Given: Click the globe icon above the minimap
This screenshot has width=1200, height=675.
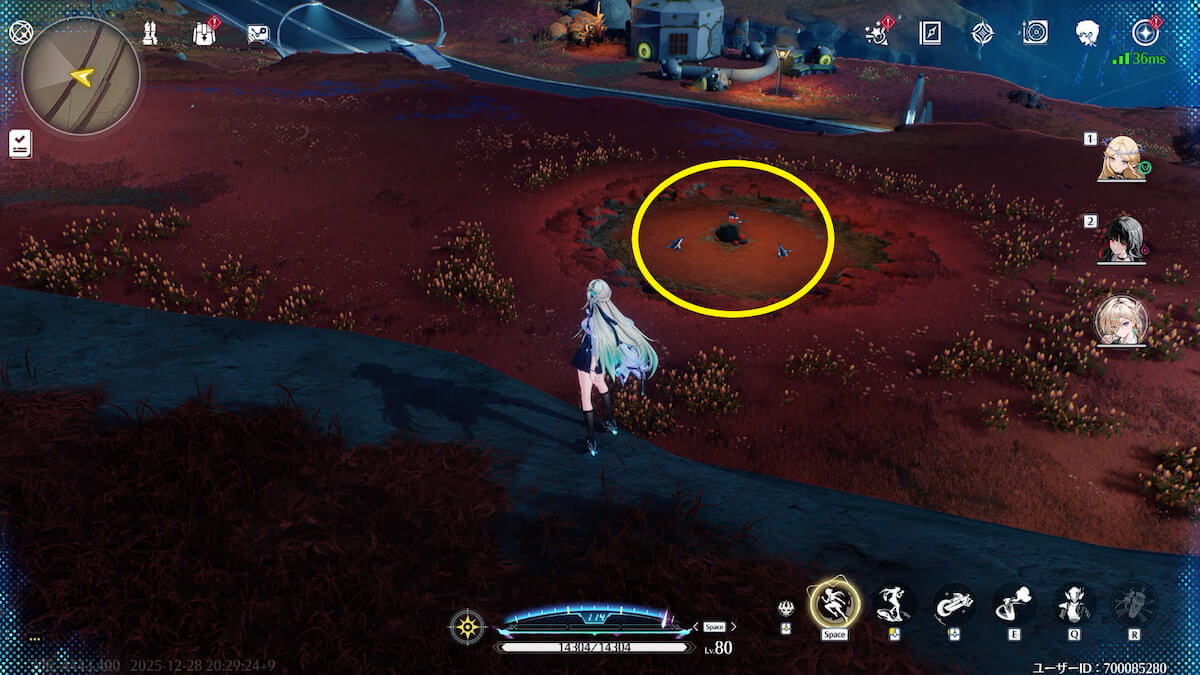Looking at the screenshot, I should (18, 32).
